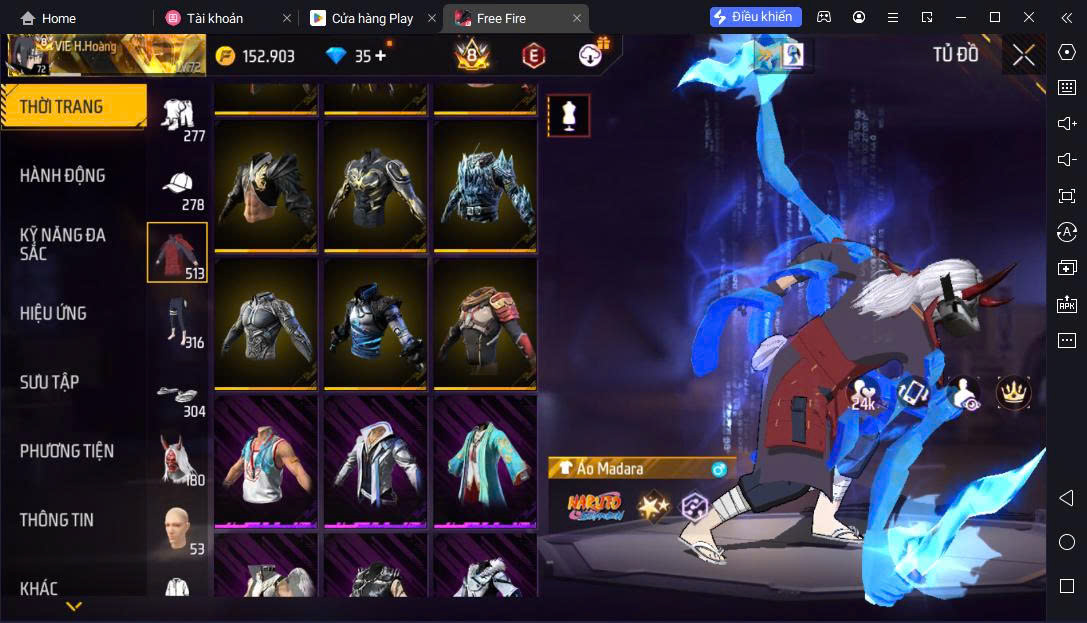This screenshot has height=623, width=1087.
Task: Open the head subcategory with 53 items
Action: [x=178, y=530]
